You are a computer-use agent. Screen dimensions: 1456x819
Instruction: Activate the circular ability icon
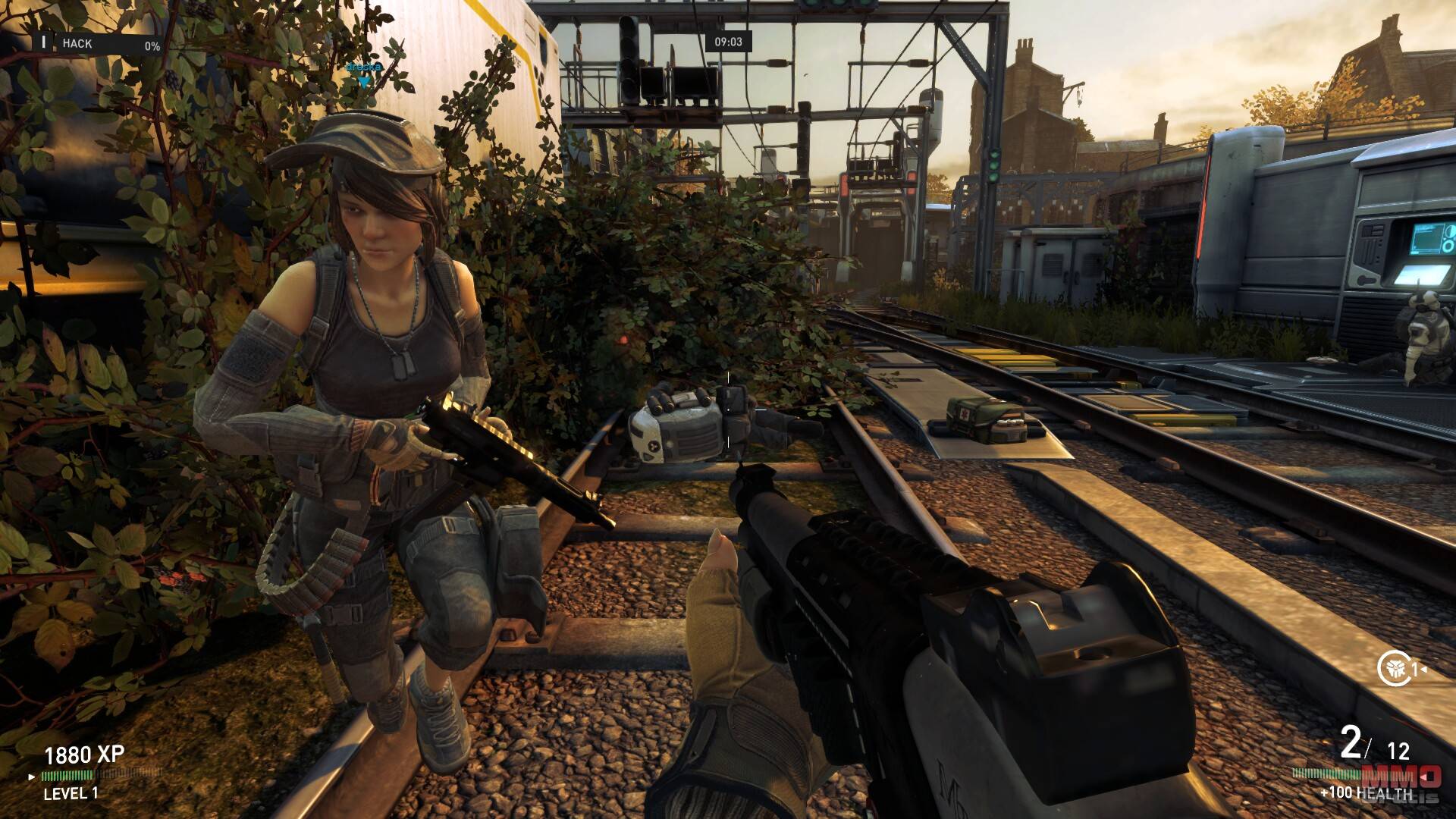point(1394,668)
